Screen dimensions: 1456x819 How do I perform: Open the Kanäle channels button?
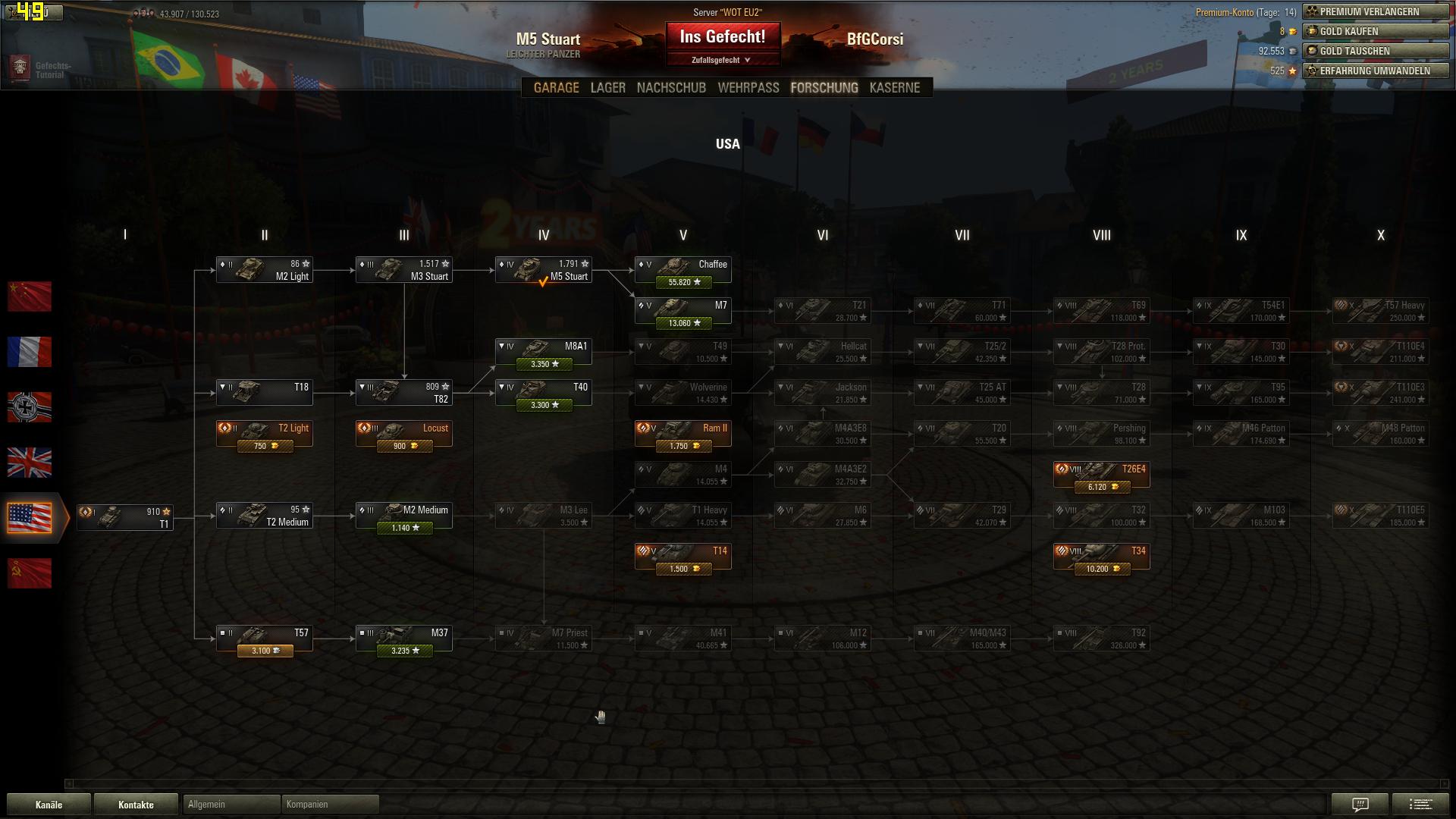(x=49, y=805)
